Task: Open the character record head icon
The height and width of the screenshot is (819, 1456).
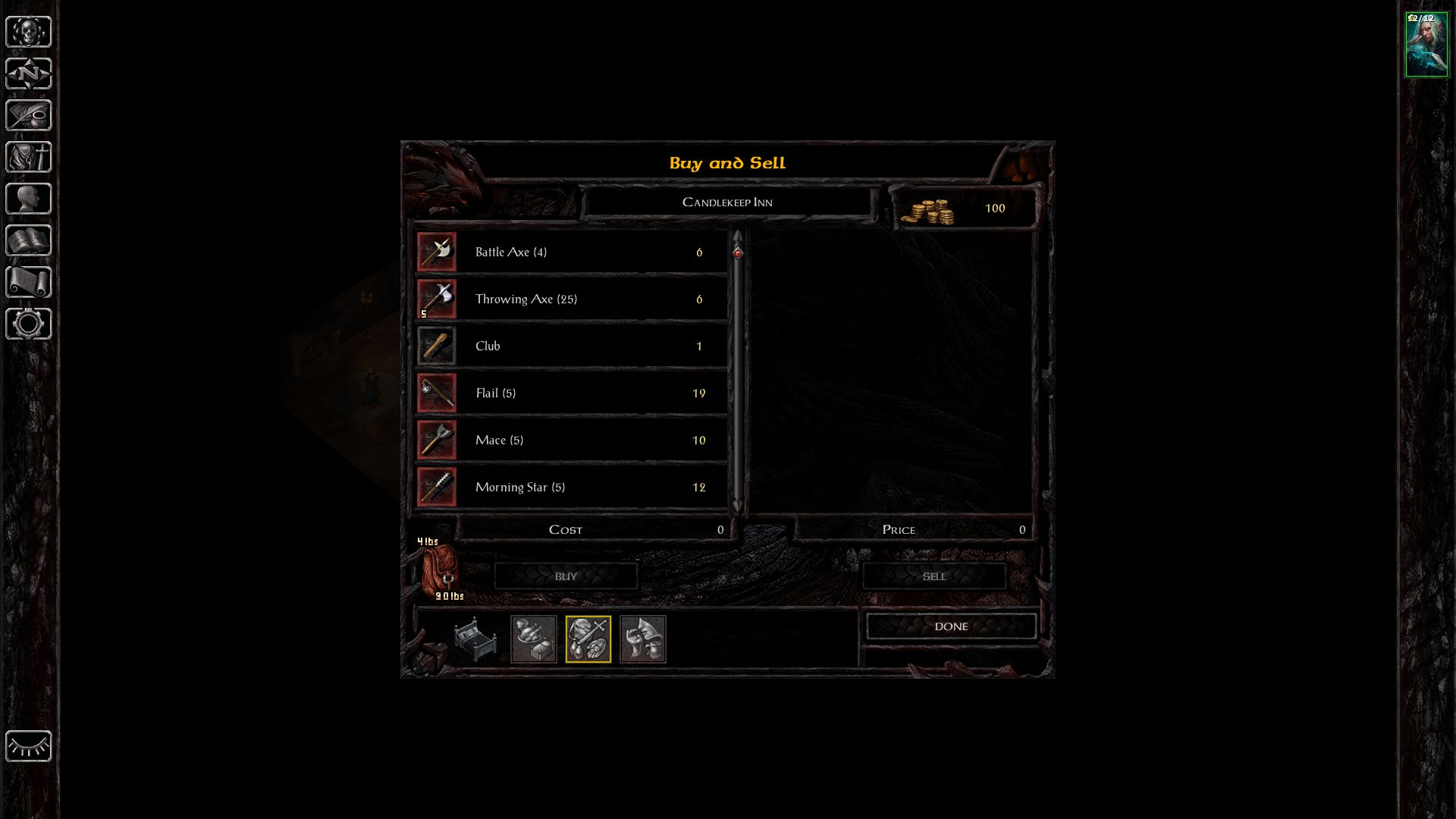Action: 29,199
